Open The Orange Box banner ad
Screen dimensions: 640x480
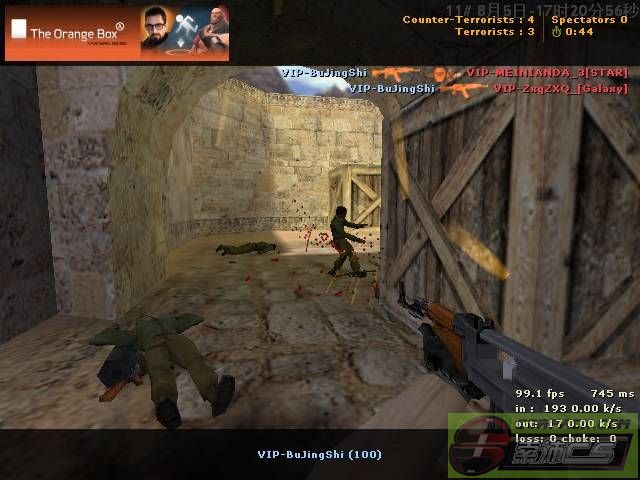117,31
